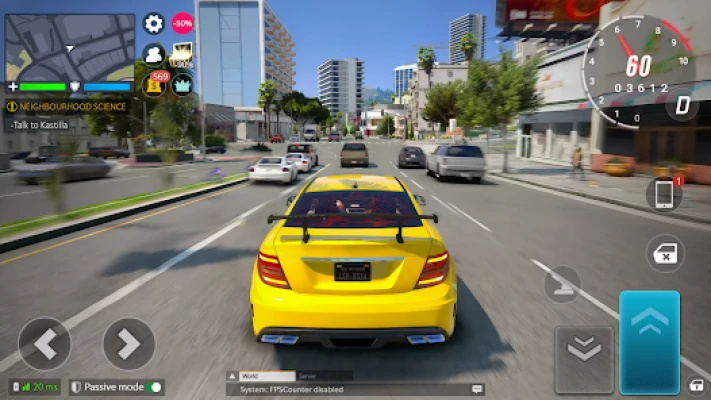This screenshot has width=711, height=400.
Task: Tap the pink -50% discount offer
Action: [182, 24]
